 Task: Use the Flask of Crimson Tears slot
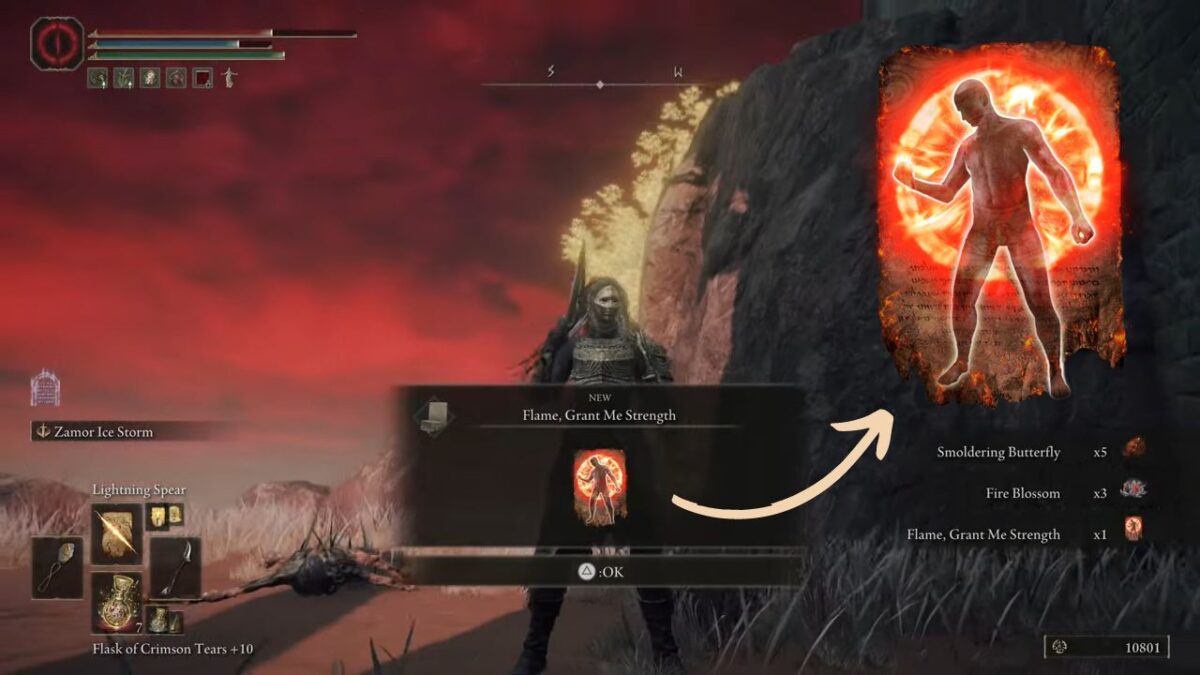point(116,601)
